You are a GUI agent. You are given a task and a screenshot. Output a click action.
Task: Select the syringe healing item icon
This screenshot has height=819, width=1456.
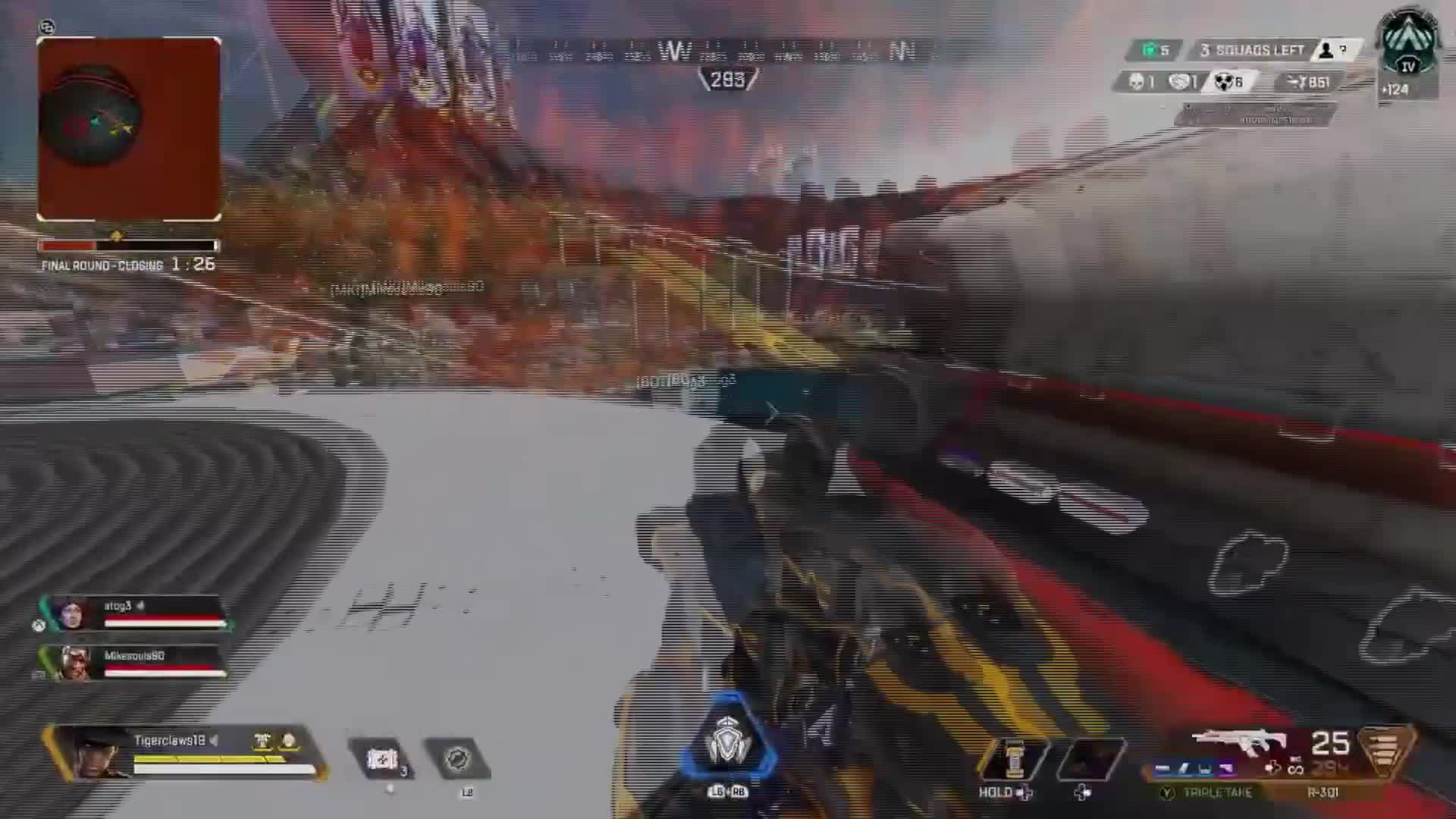[383, 758]
